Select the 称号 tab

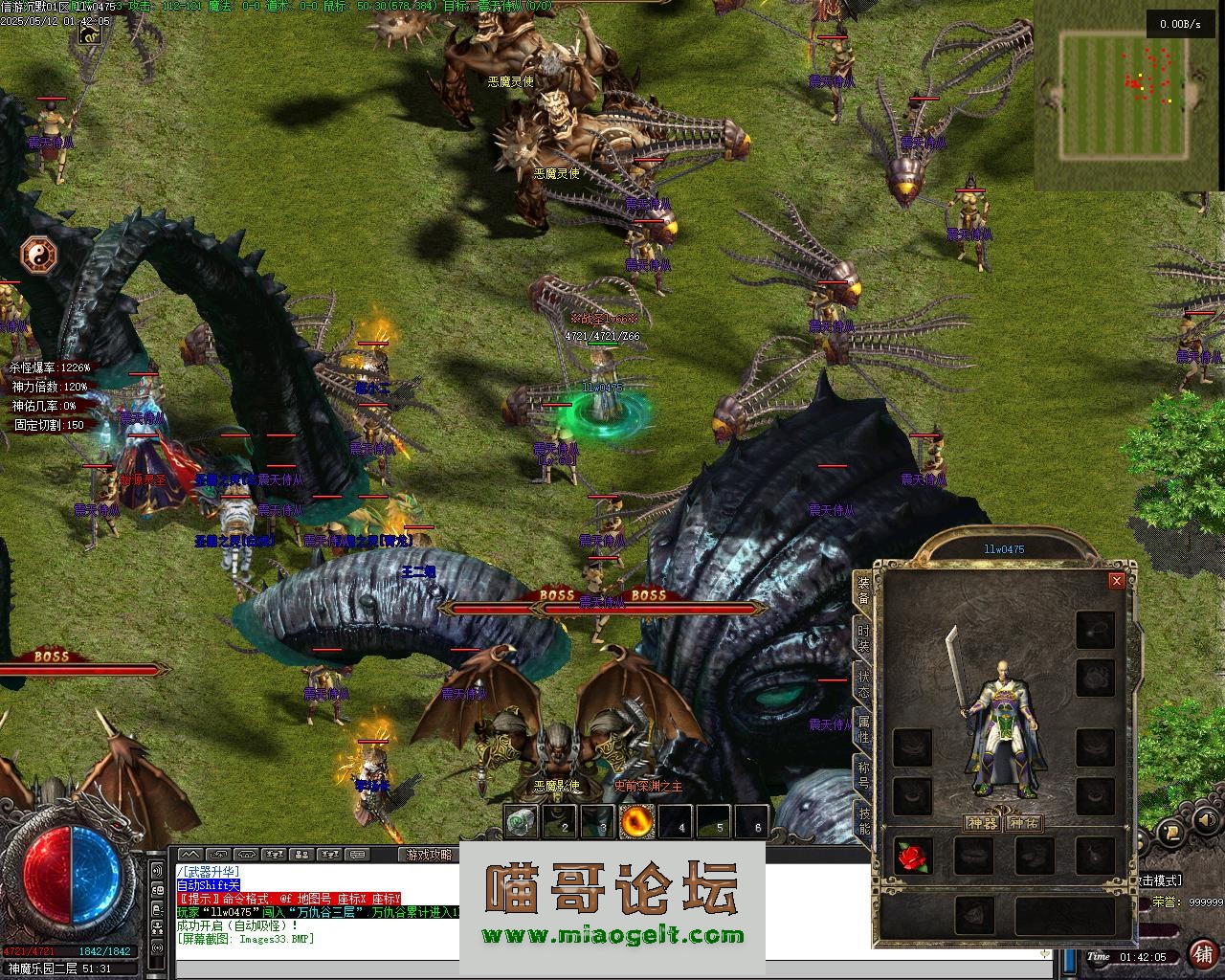pyautogui.click(x=863, y=775)
